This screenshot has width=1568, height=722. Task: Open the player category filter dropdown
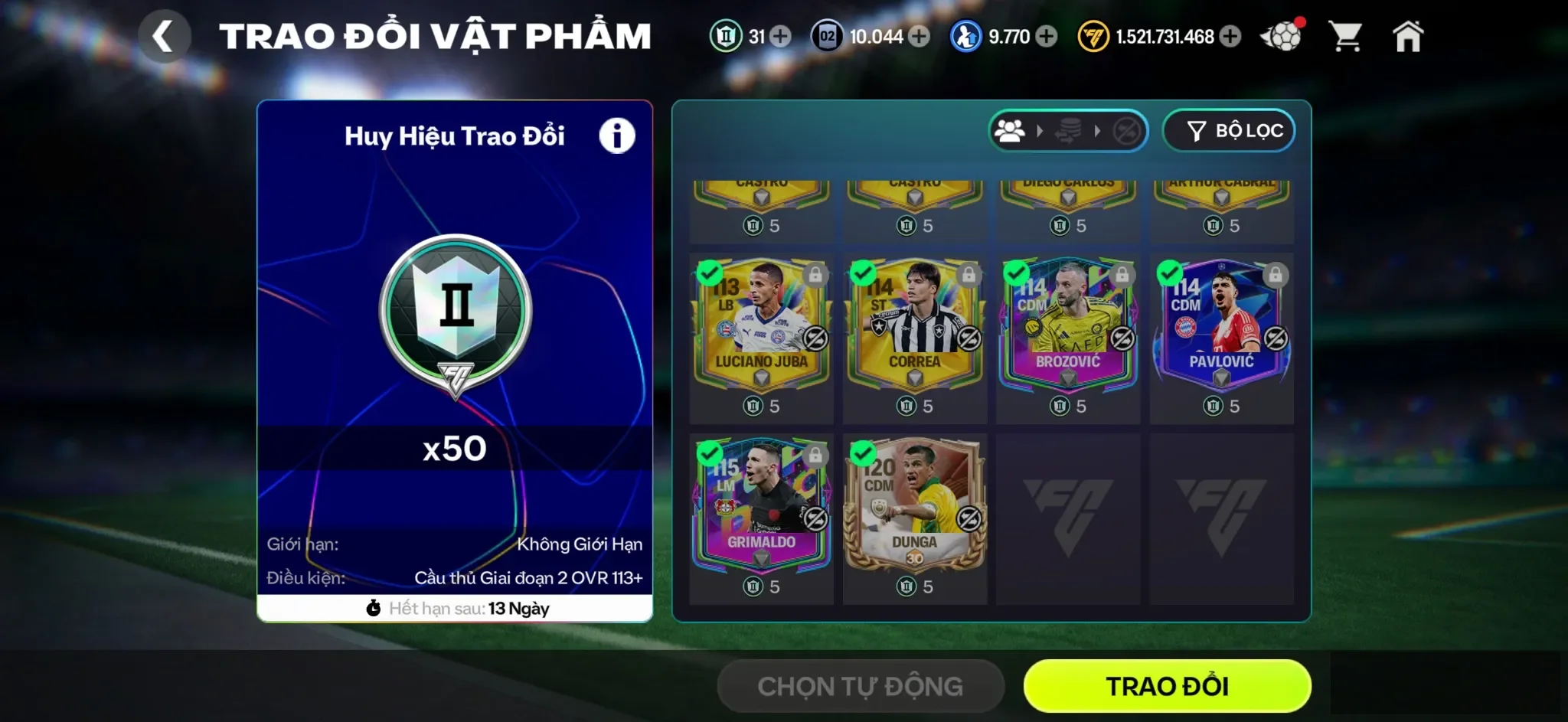1010,130
